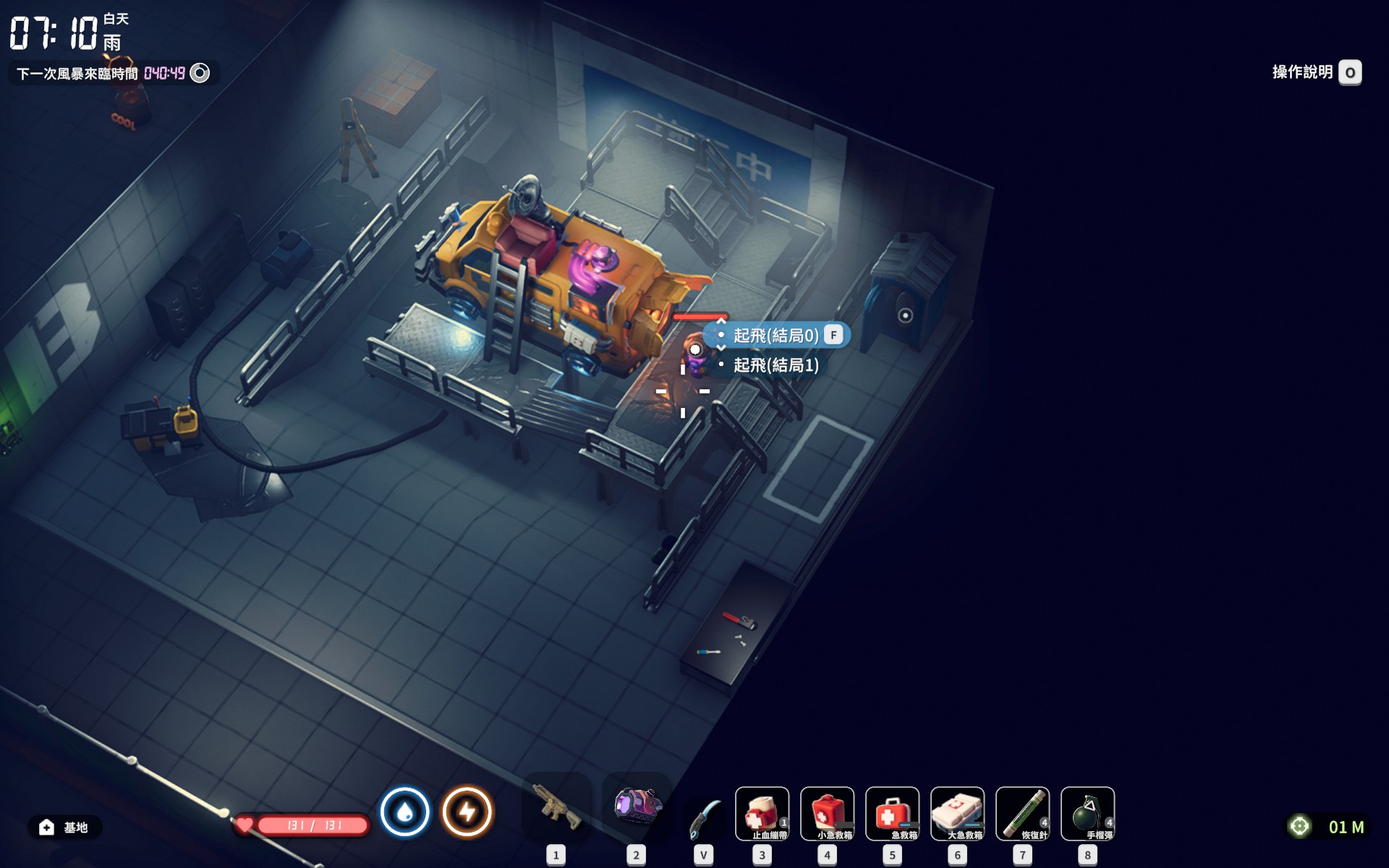1389x868 pixels.
Task: Click the 基地 base location button
Action: pyautogui.click(x=64, y=827)
